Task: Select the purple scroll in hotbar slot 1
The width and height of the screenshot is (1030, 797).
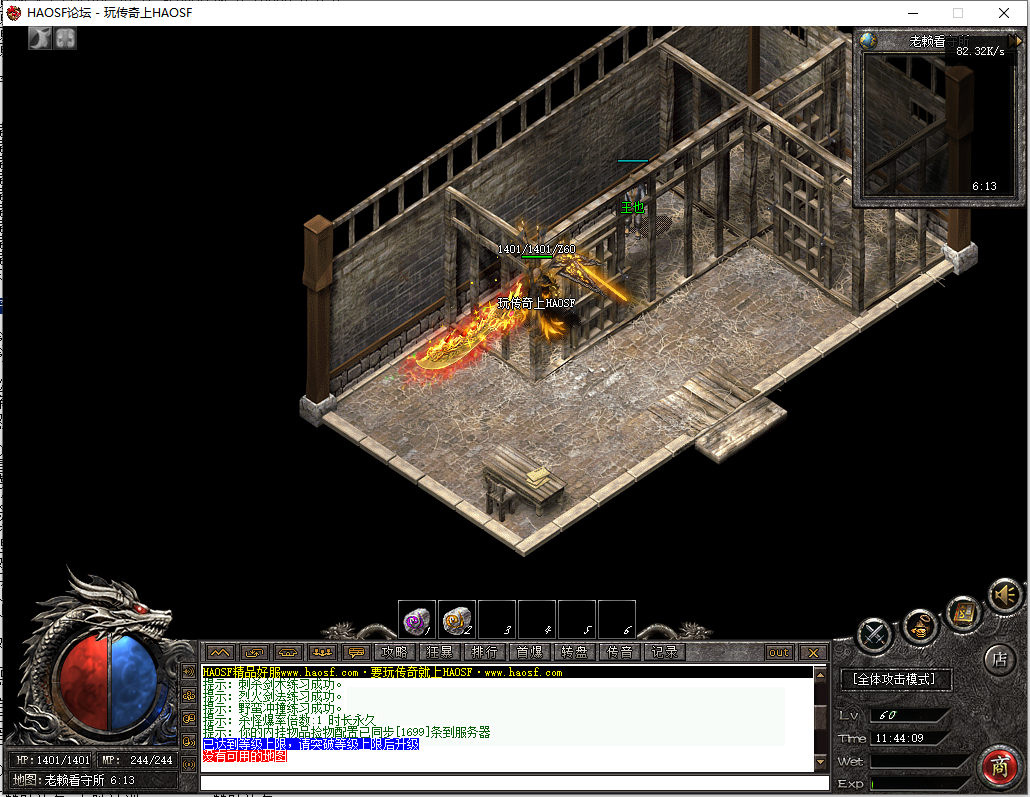Action: click(x=416, y=620)
